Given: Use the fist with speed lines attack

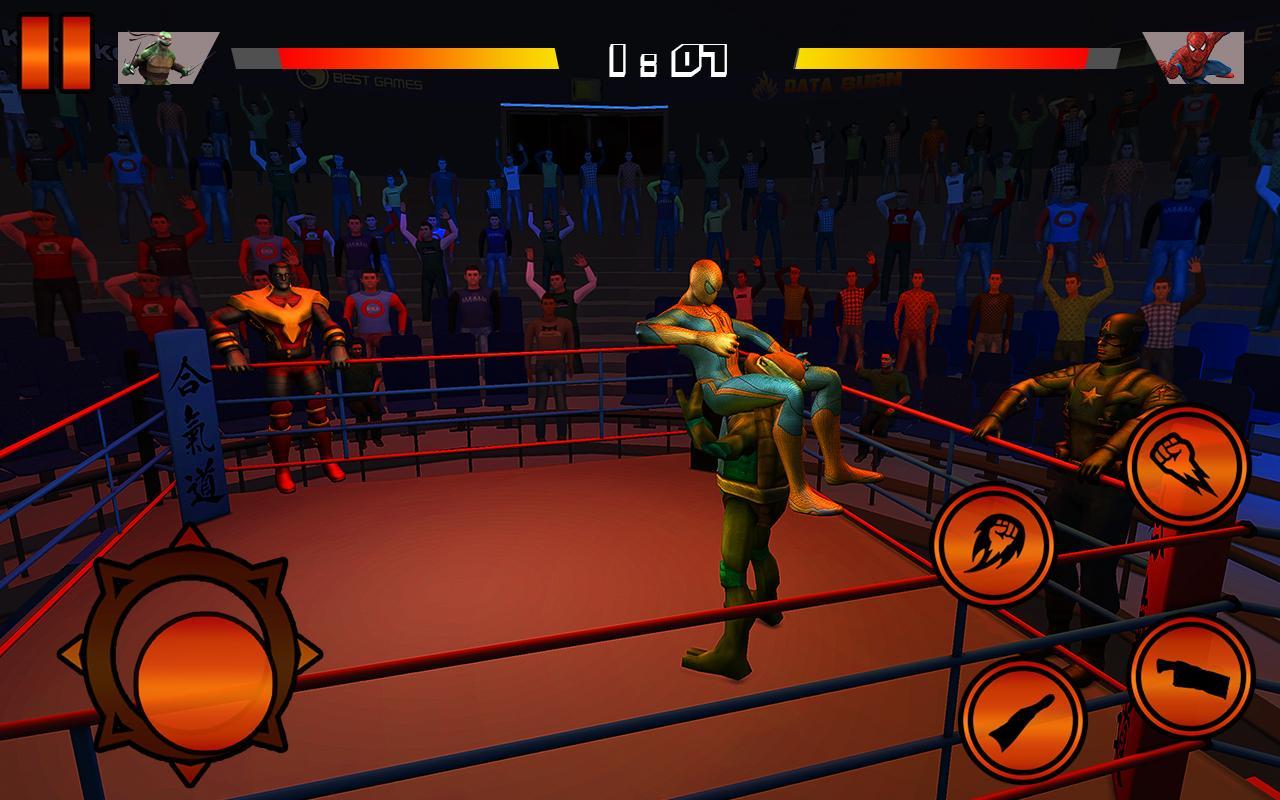Looking at the screenshot, I should tap(1187, 466).
